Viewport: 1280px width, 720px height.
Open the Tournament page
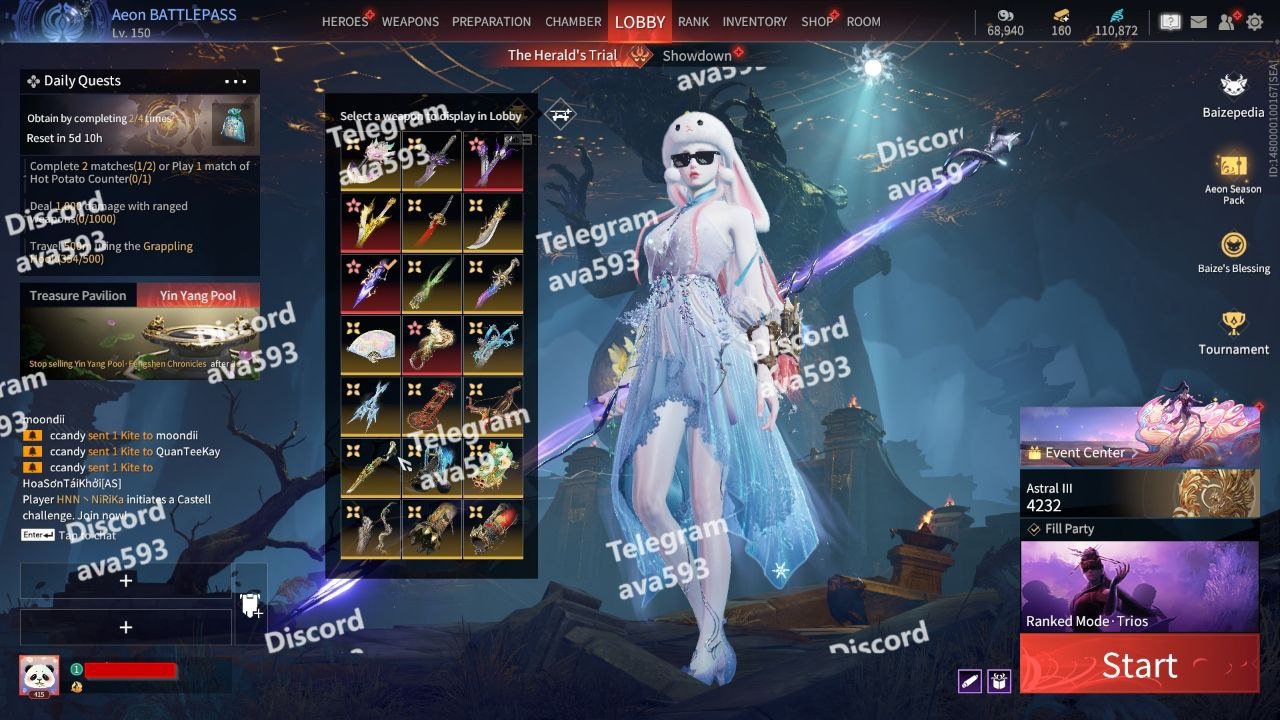coord(1233,332)
